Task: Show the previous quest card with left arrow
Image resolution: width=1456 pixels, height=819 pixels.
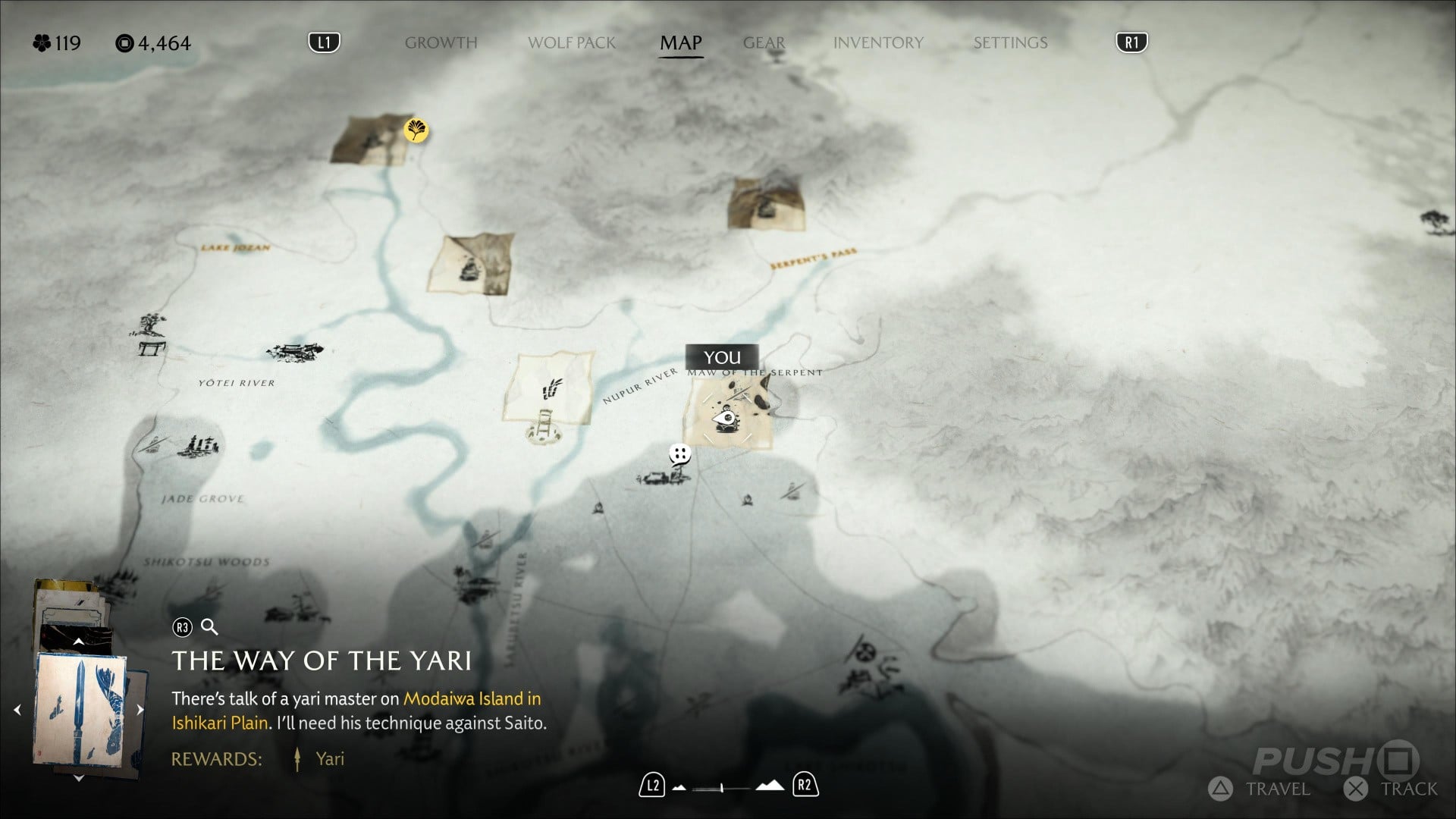Action: coord(17,711)
